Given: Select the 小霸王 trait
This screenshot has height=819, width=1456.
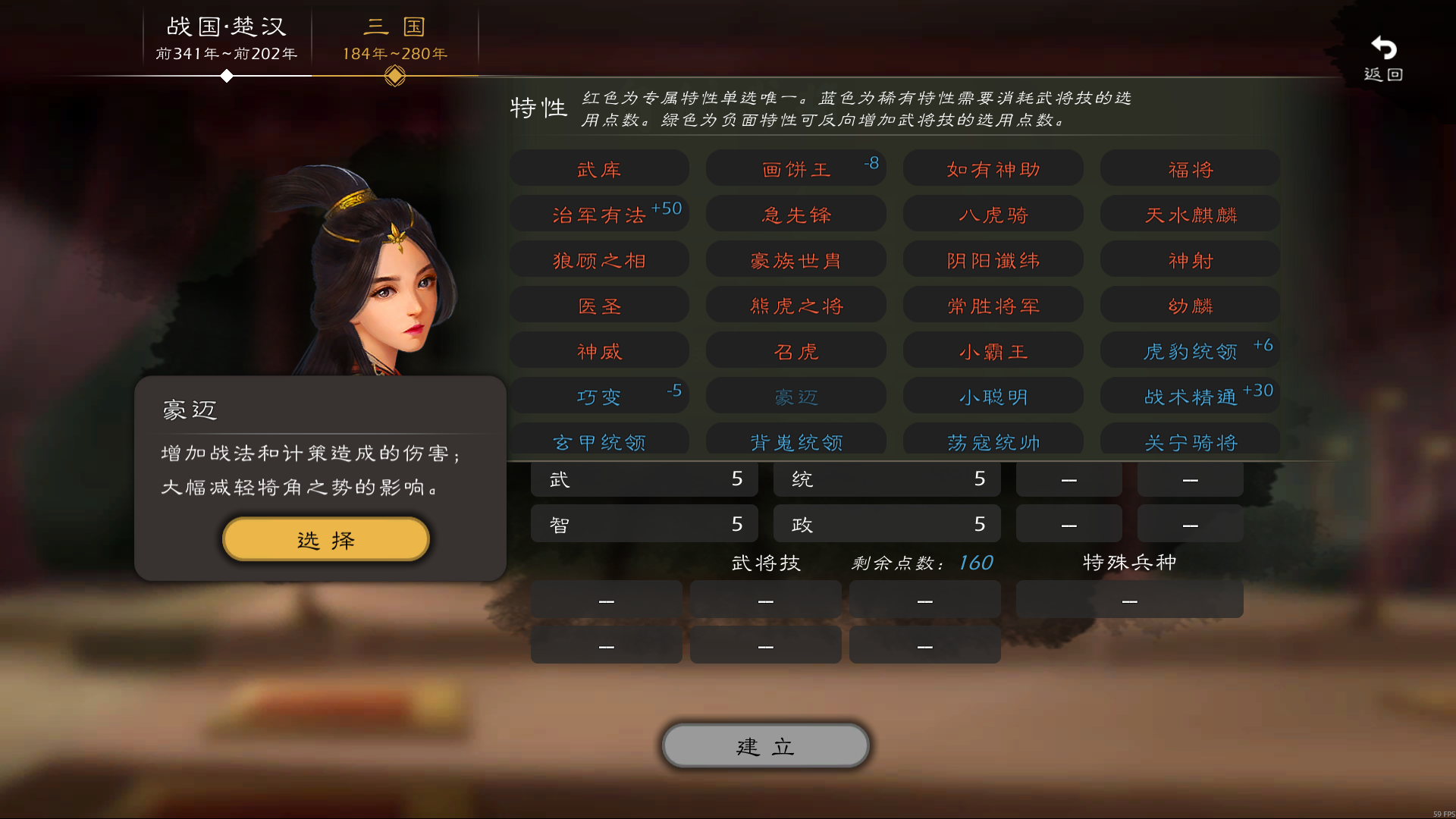Looking at the screenshot, I should point(993,350).
